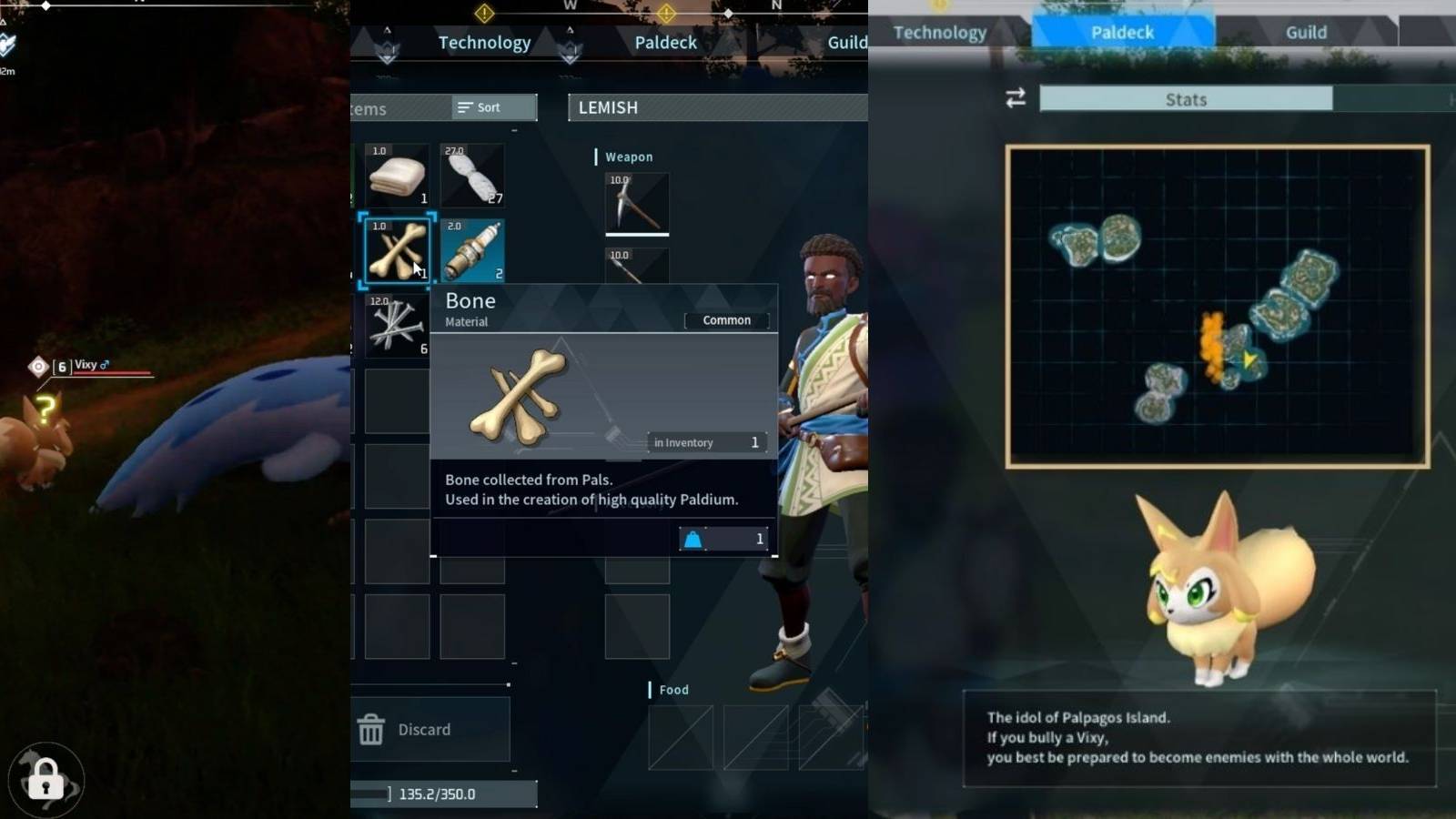
Task: Click the trash icon on the Discard button
Action: coord(372,729)
